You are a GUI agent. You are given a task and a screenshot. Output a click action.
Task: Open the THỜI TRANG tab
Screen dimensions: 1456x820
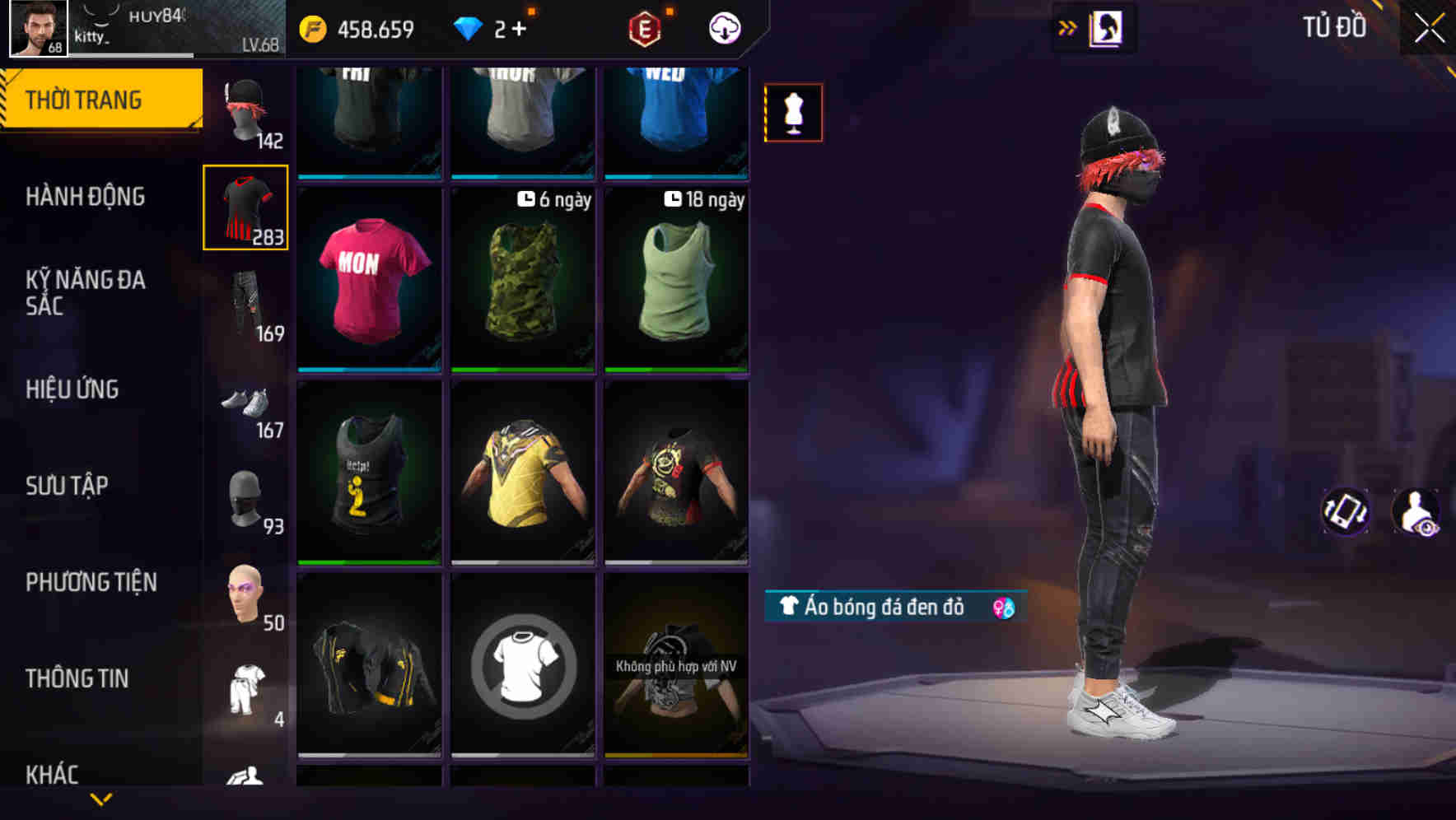coord(85,99)
